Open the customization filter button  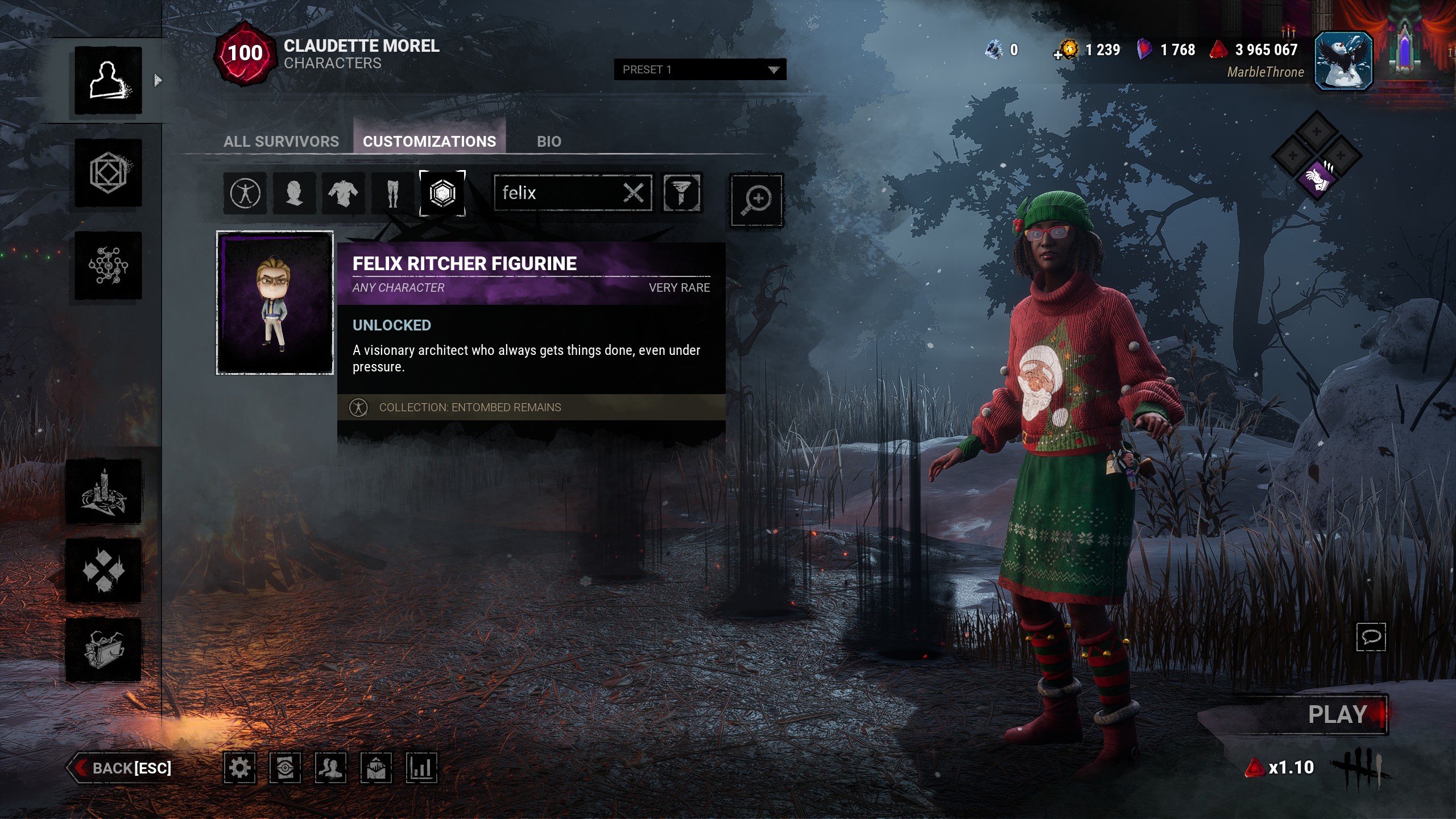[682, 193]
